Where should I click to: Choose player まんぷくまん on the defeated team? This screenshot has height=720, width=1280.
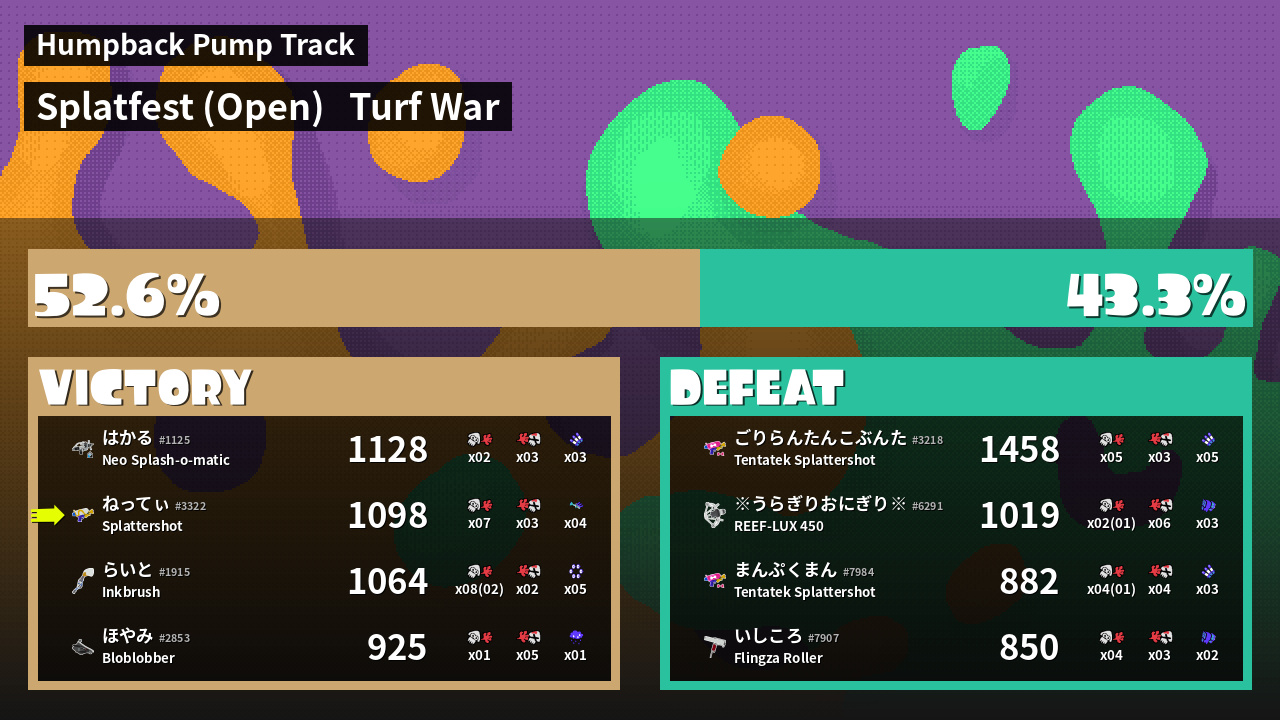point(956,581)
